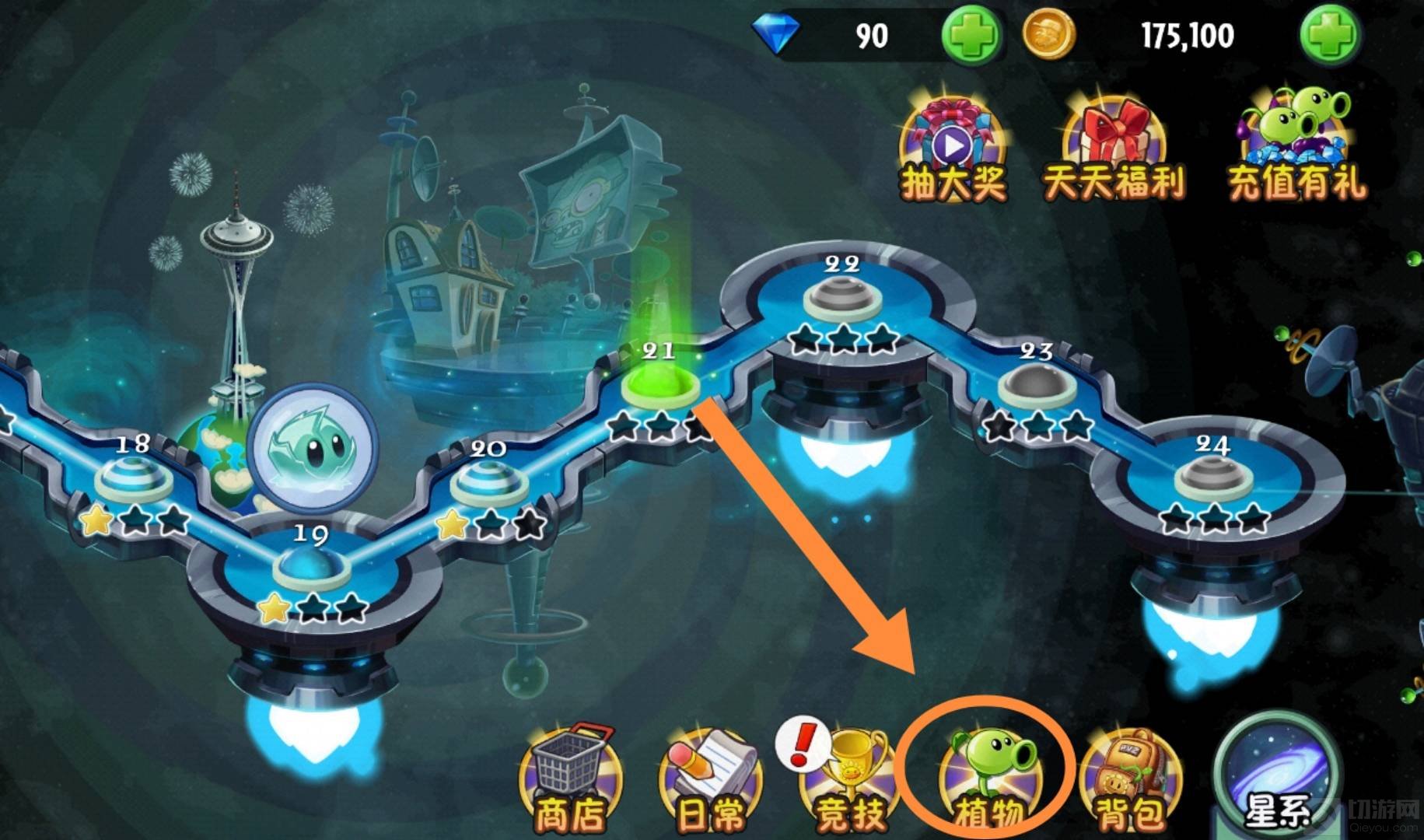Viewport: 1424px width, 840px height.
Task: Open the 日常 daily tasks
Action: pyautogui.click(x=710, y=780)
